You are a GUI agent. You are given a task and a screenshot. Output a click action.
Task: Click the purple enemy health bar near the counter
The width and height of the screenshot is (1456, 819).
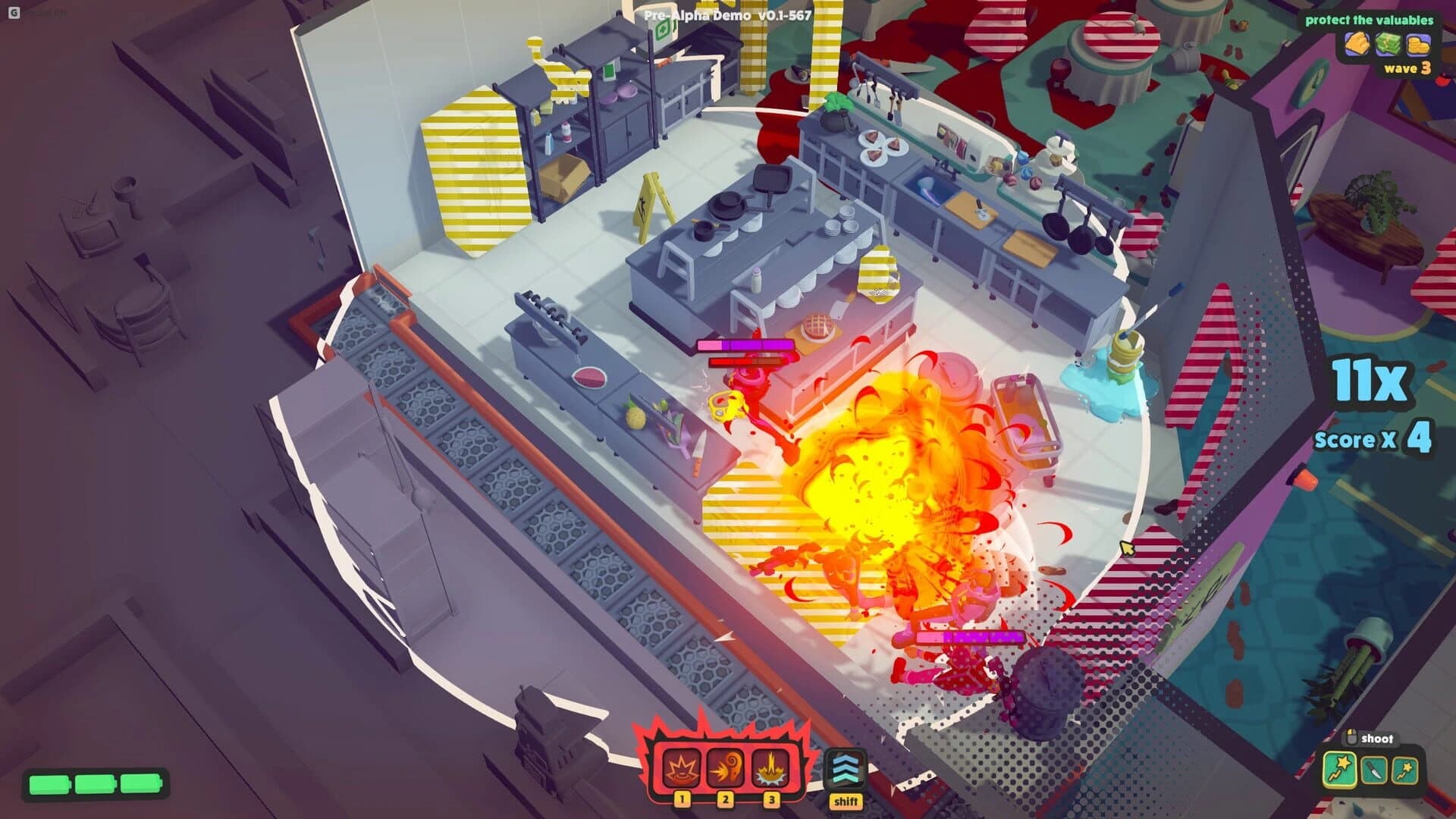tap(747, 345)
